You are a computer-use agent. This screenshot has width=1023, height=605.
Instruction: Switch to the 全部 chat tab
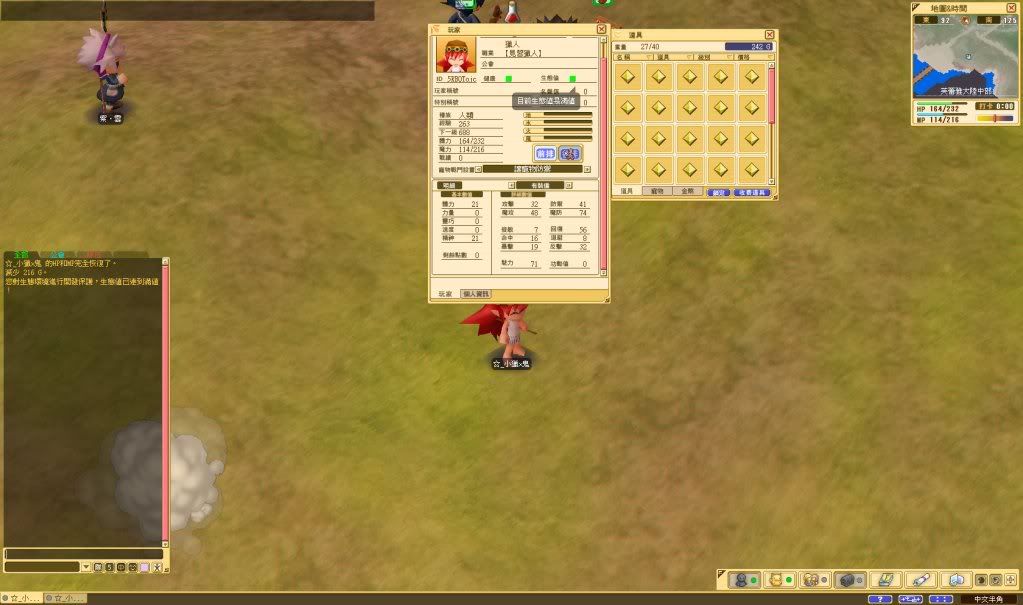(20, 255)
